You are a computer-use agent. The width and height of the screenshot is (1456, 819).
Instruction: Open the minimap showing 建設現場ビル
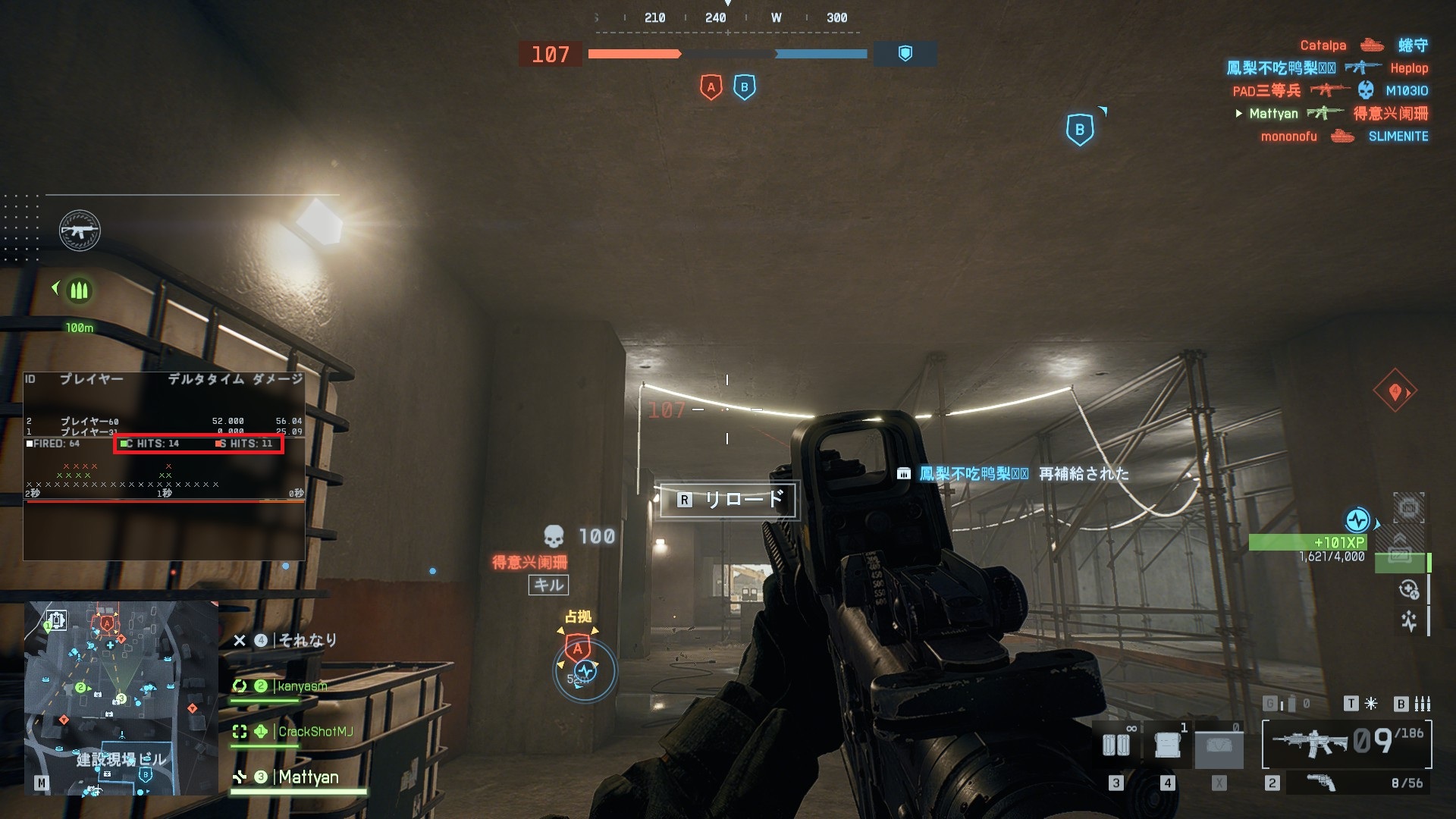point(121,698)
